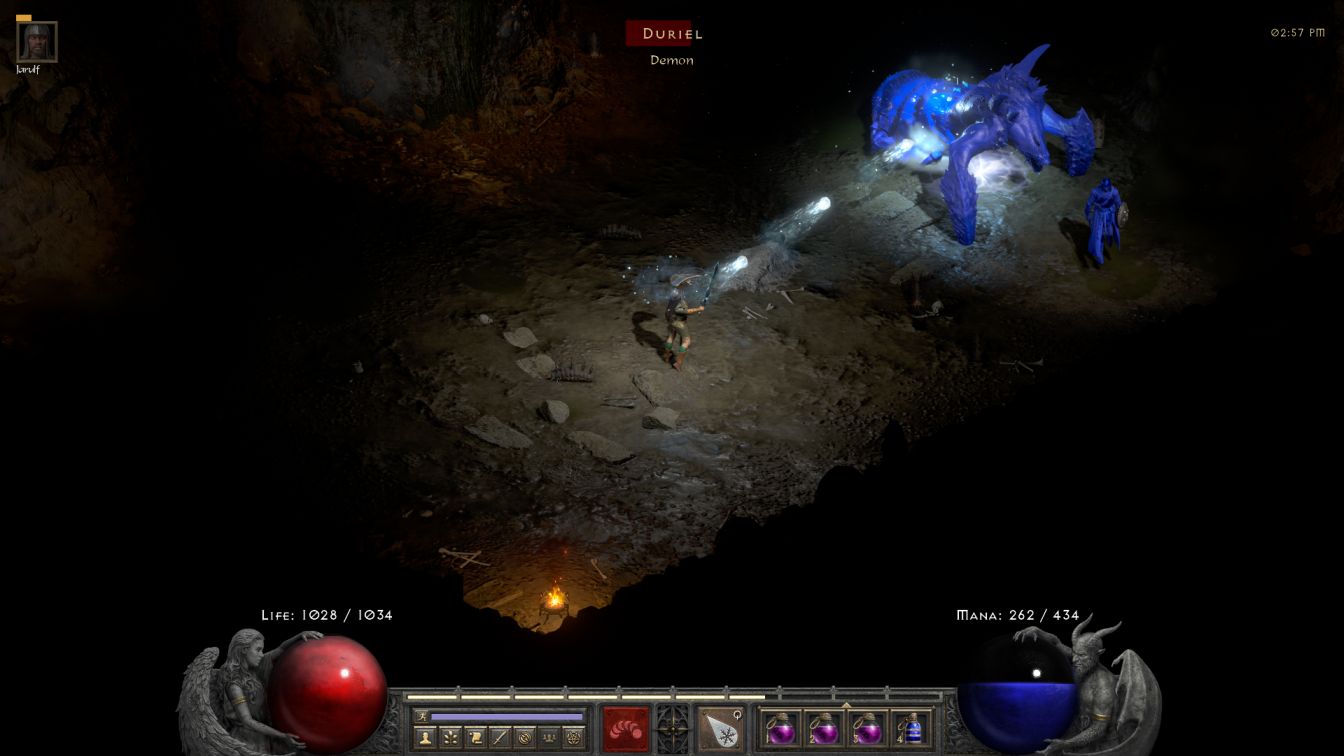The width and height of the screenshot is (1344, 756).
Task: Select the red left-click attack skill
Action: (626, 729)
